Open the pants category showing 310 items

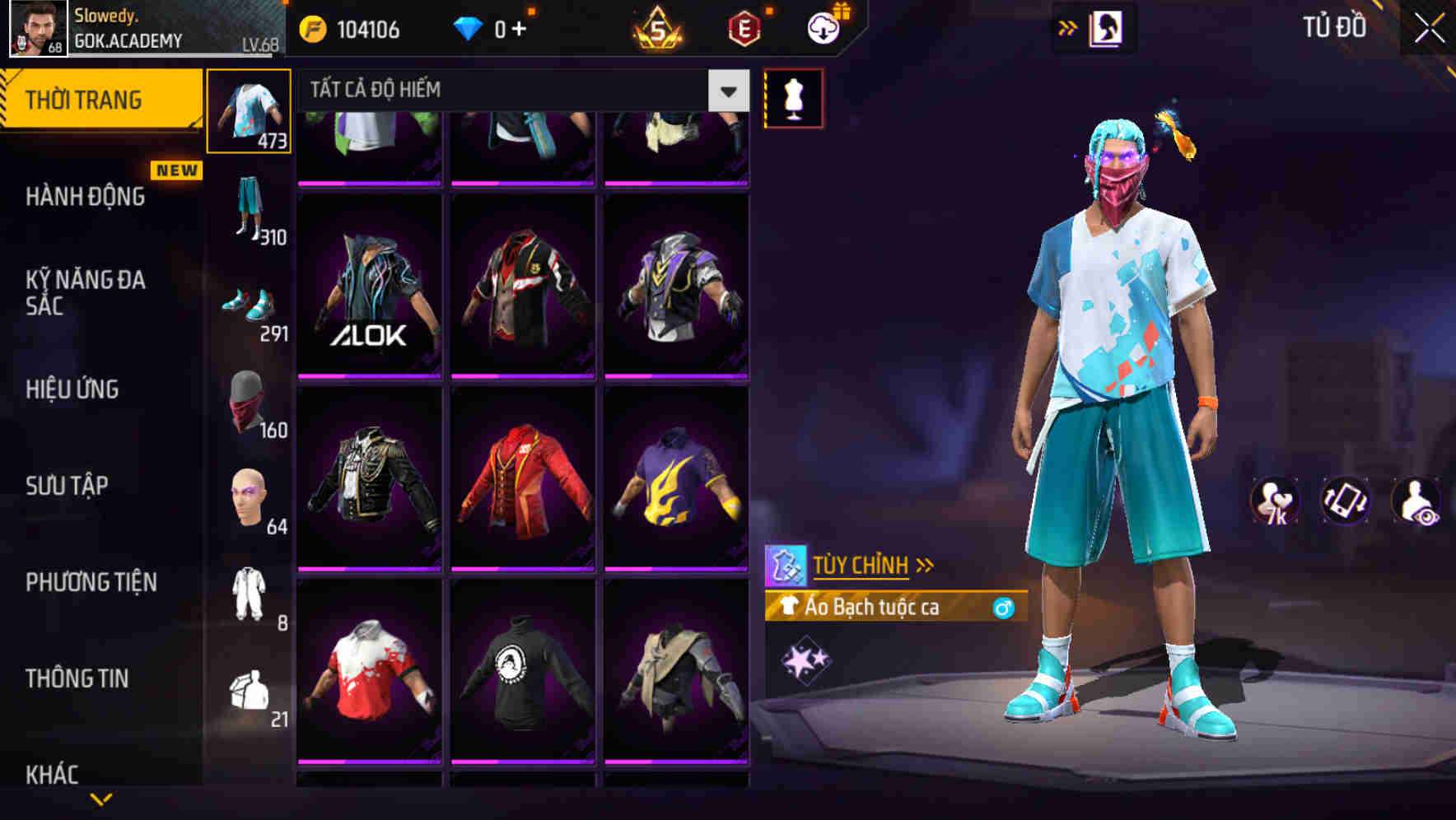[250, 206]
